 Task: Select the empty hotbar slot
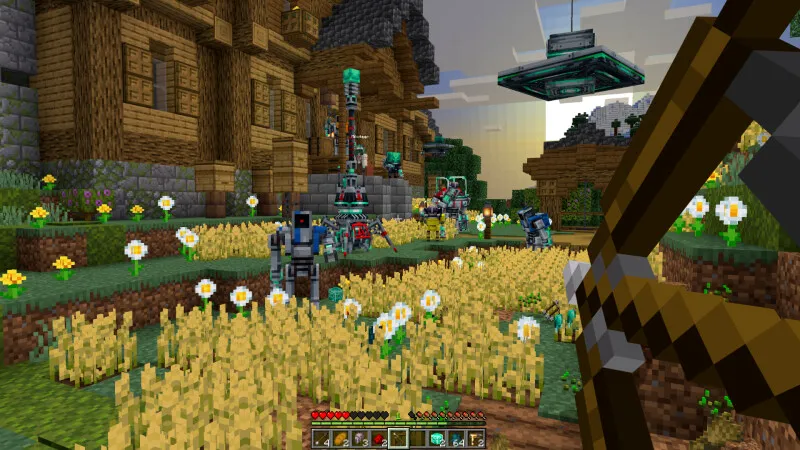tap(418, 438)
